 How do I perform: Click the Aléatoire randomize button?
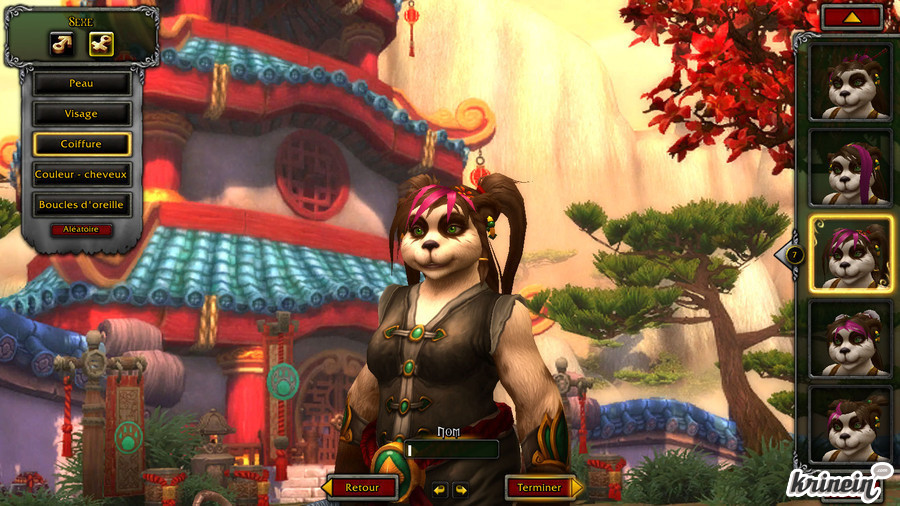(x=81, y=230)
